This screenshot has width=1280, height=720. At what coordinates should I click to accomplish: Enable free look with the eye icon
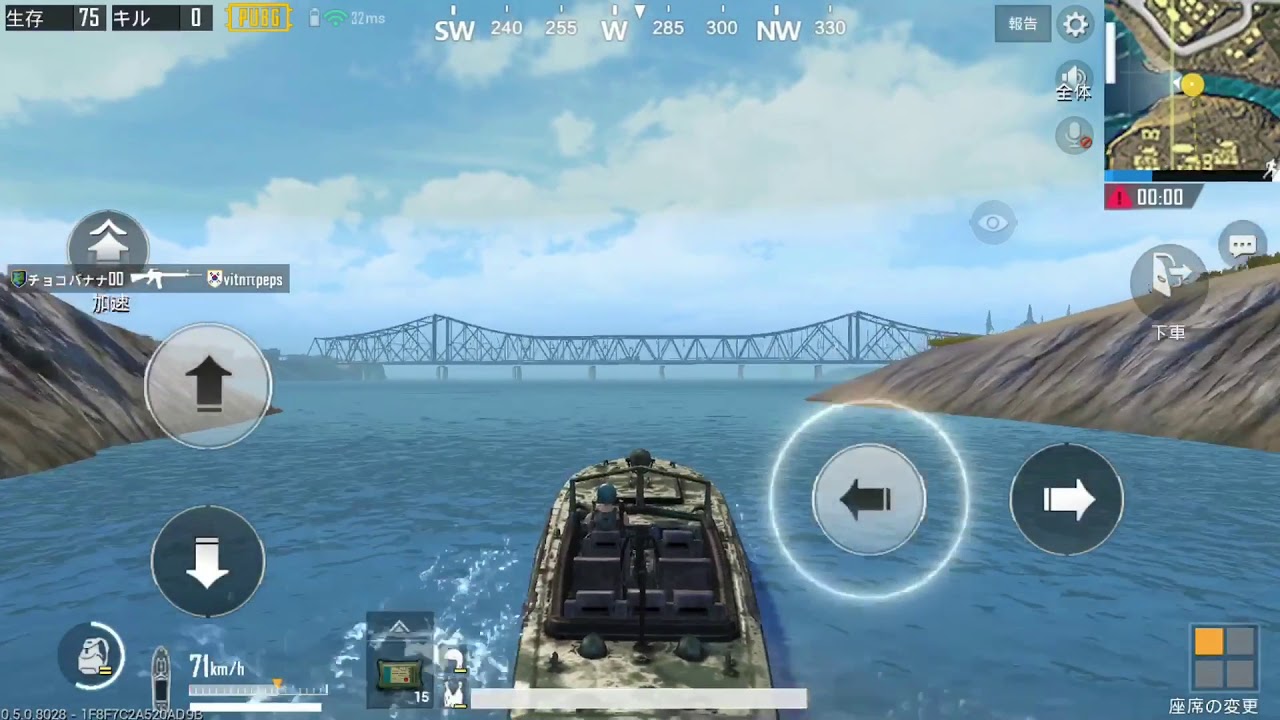click(x=993, y=222)
